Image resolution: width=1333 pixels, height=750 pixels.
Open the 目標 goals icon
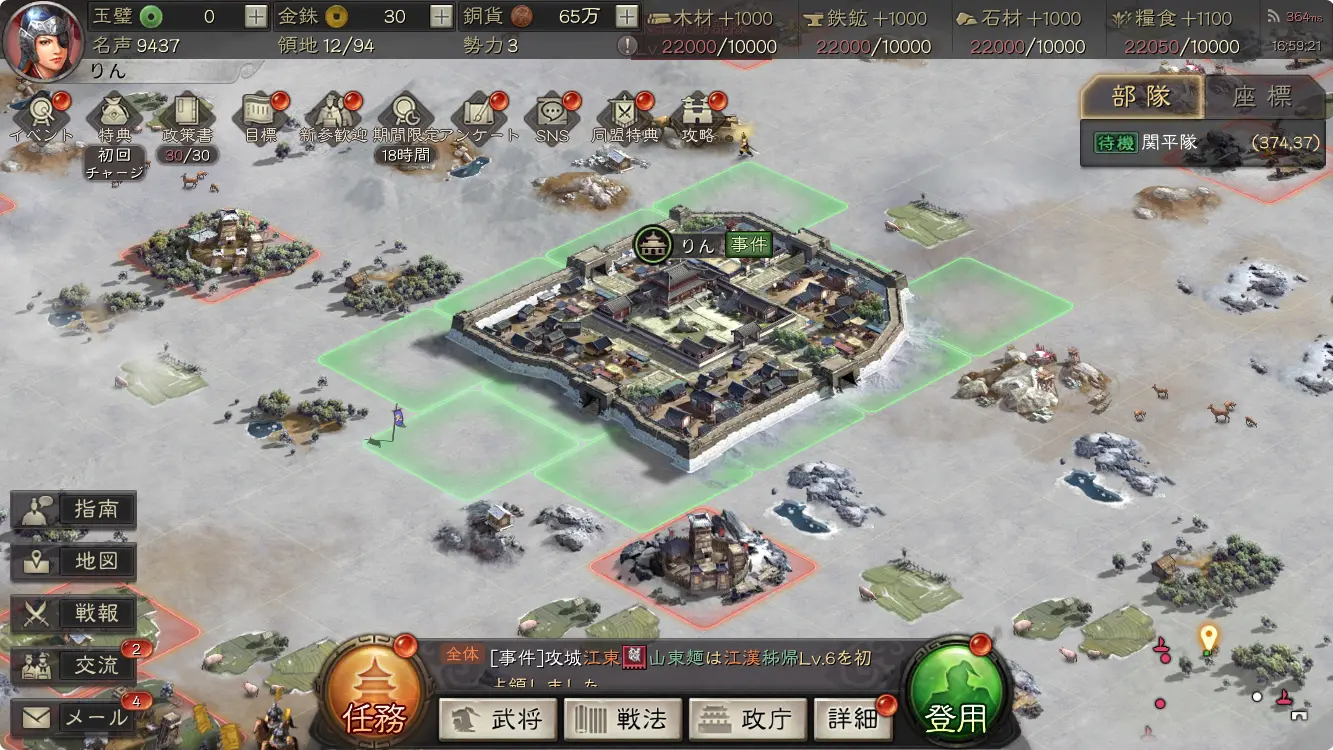point(261,116)
